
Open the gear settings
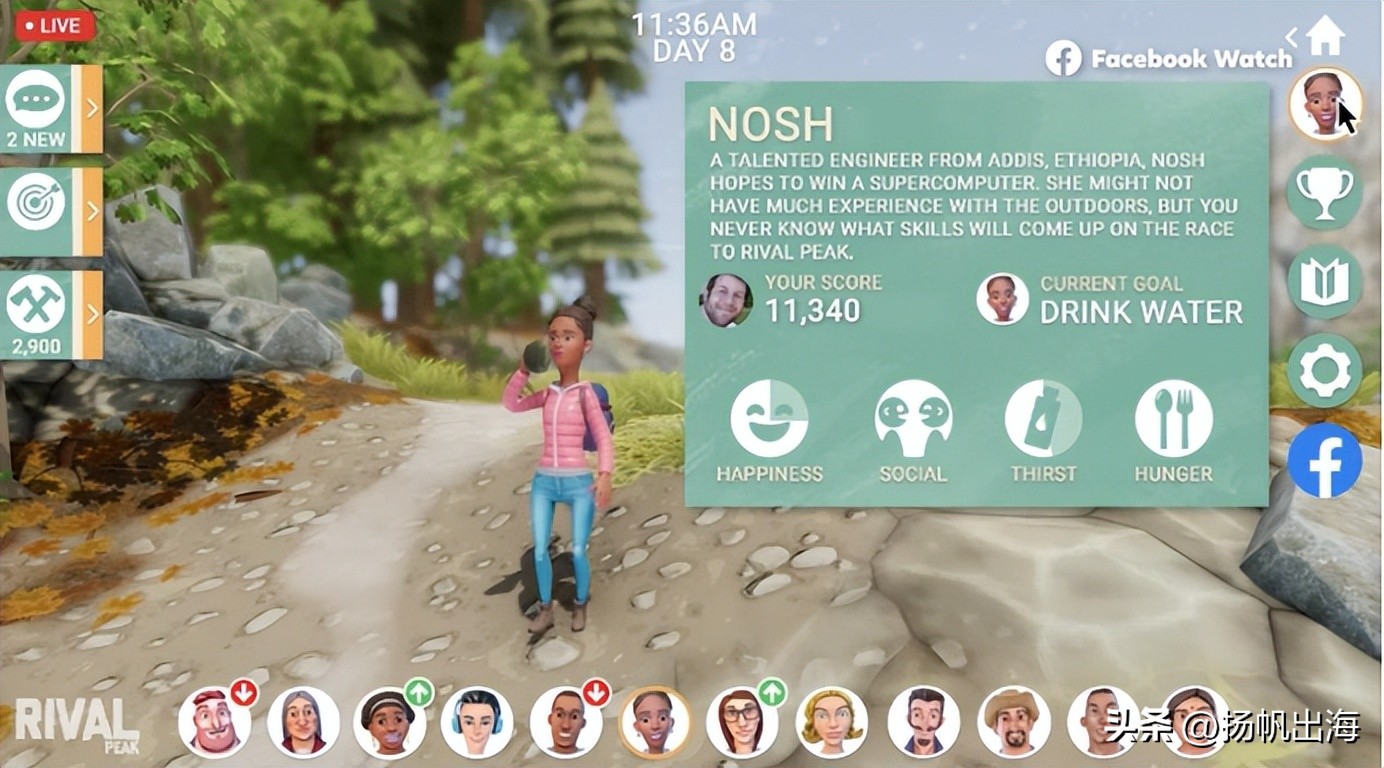(x=1324, y=371)
